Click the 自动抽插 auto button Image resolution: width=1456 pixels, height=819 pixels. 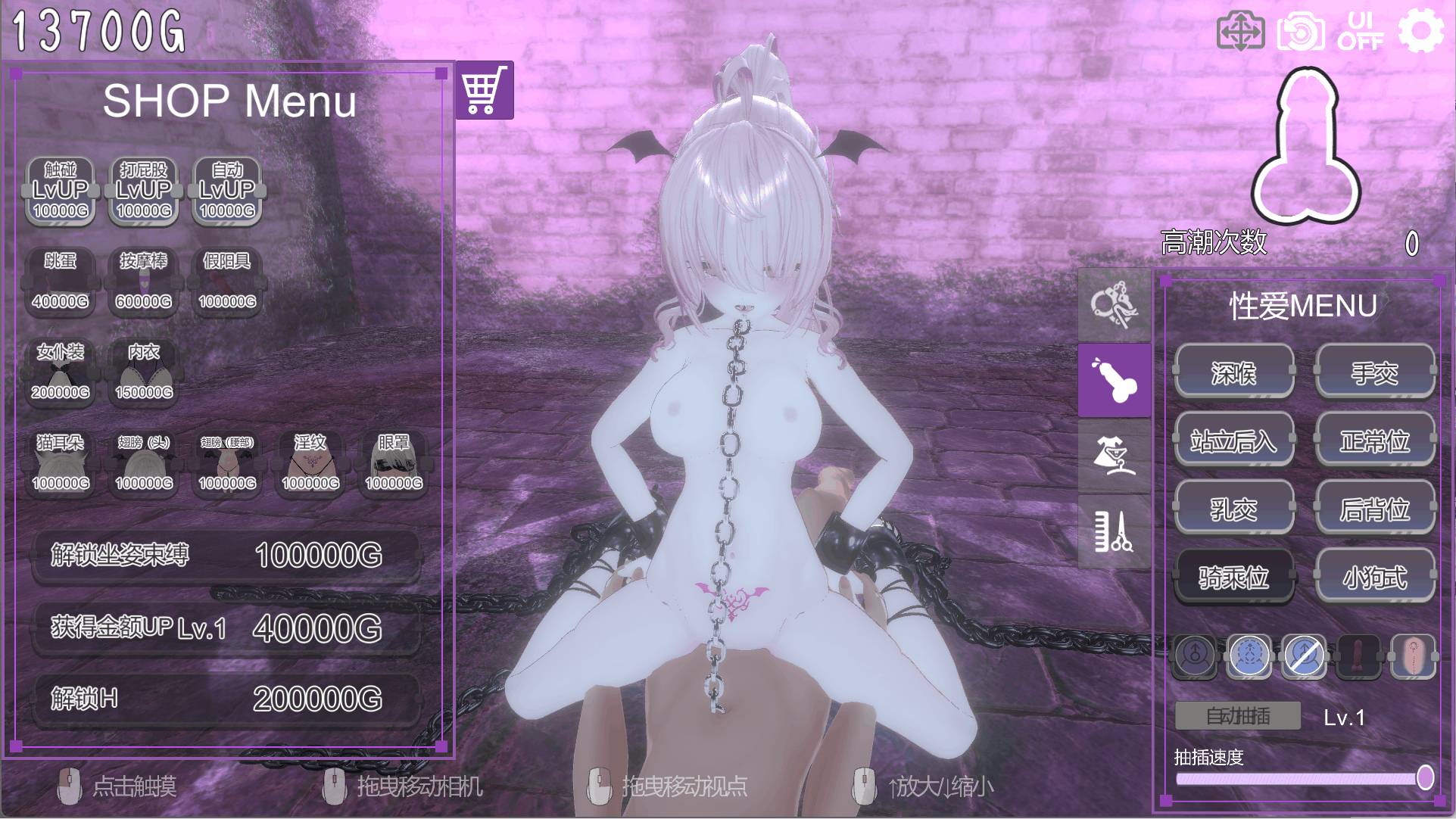click(x=1238, y=716)
